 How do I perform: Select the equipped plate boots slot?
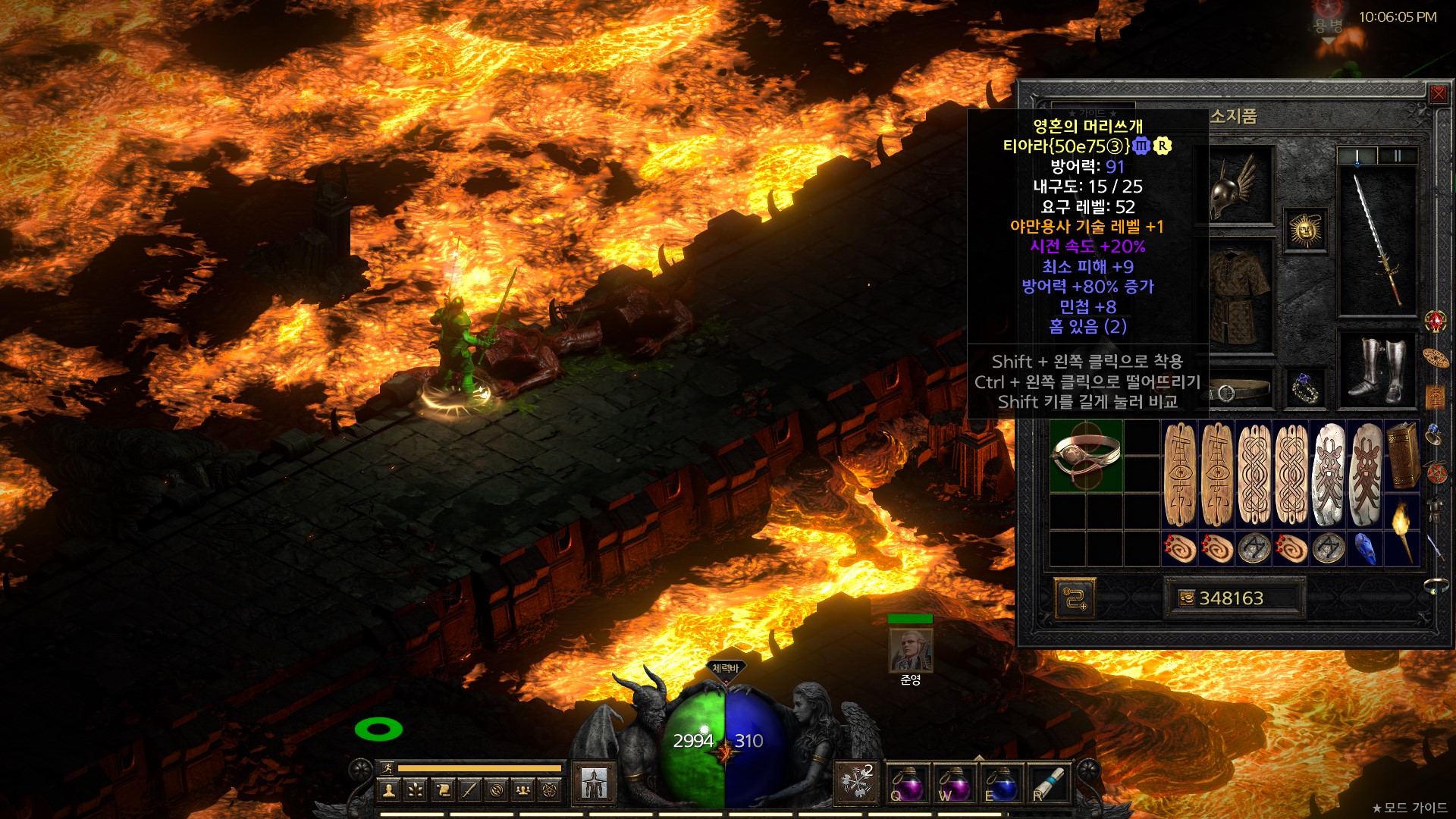click(x=1378, y=369)
